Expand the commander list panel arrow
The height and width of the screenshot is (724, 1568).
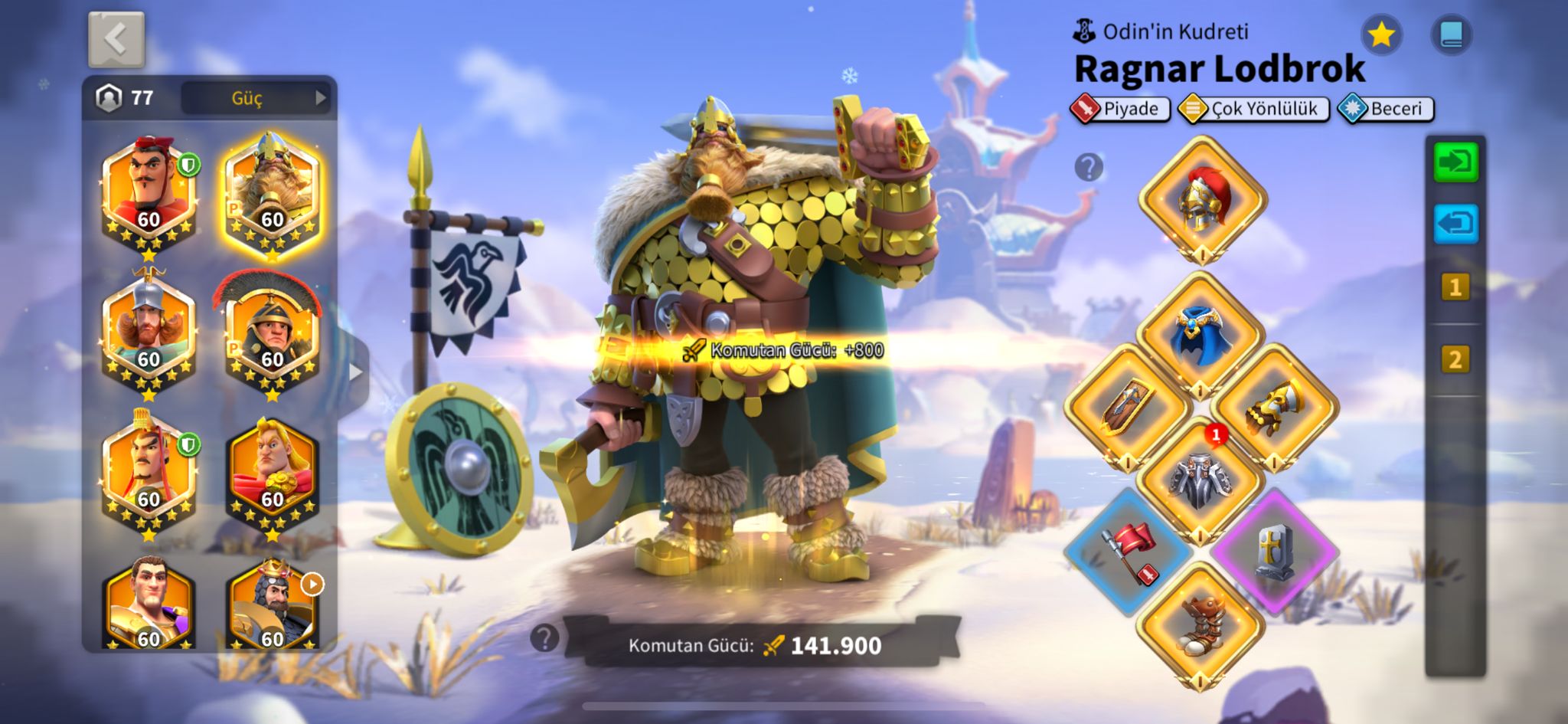point(355,372)
